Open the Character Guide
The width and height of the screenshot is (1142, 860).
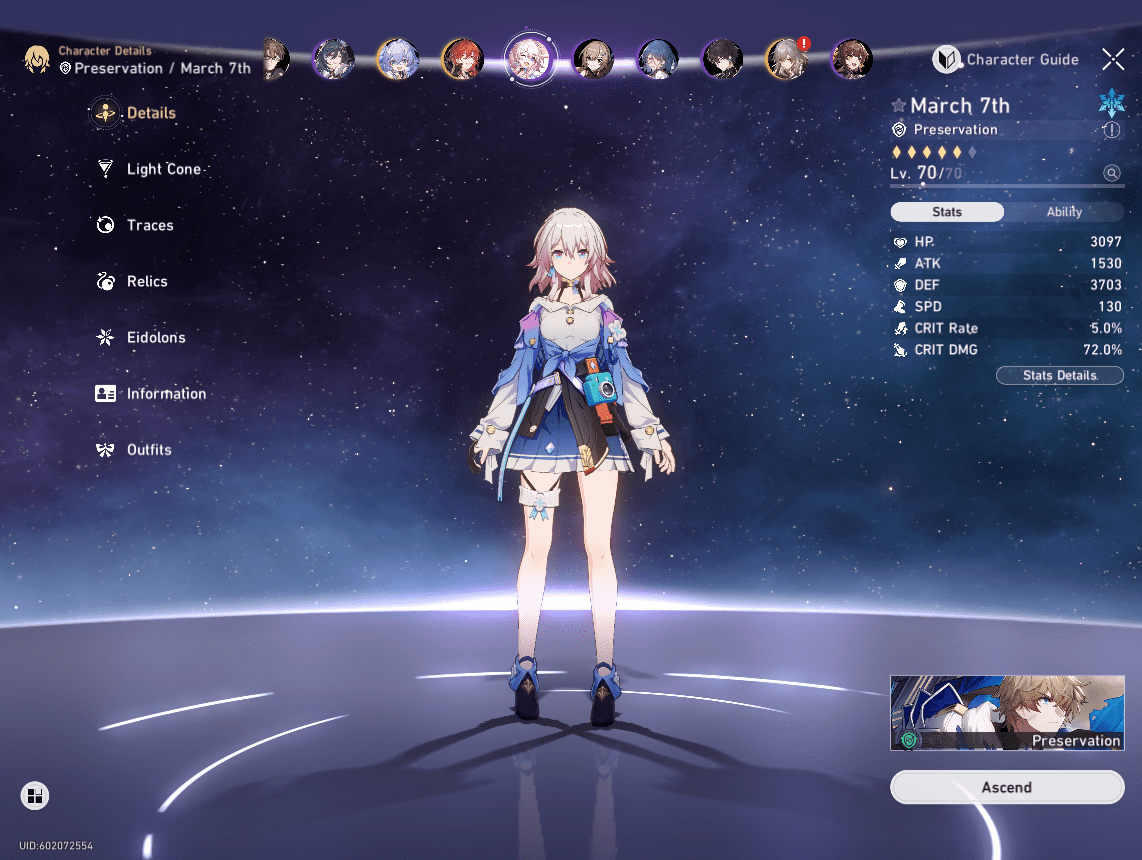pyautogui.click(x=1006, y=60)
